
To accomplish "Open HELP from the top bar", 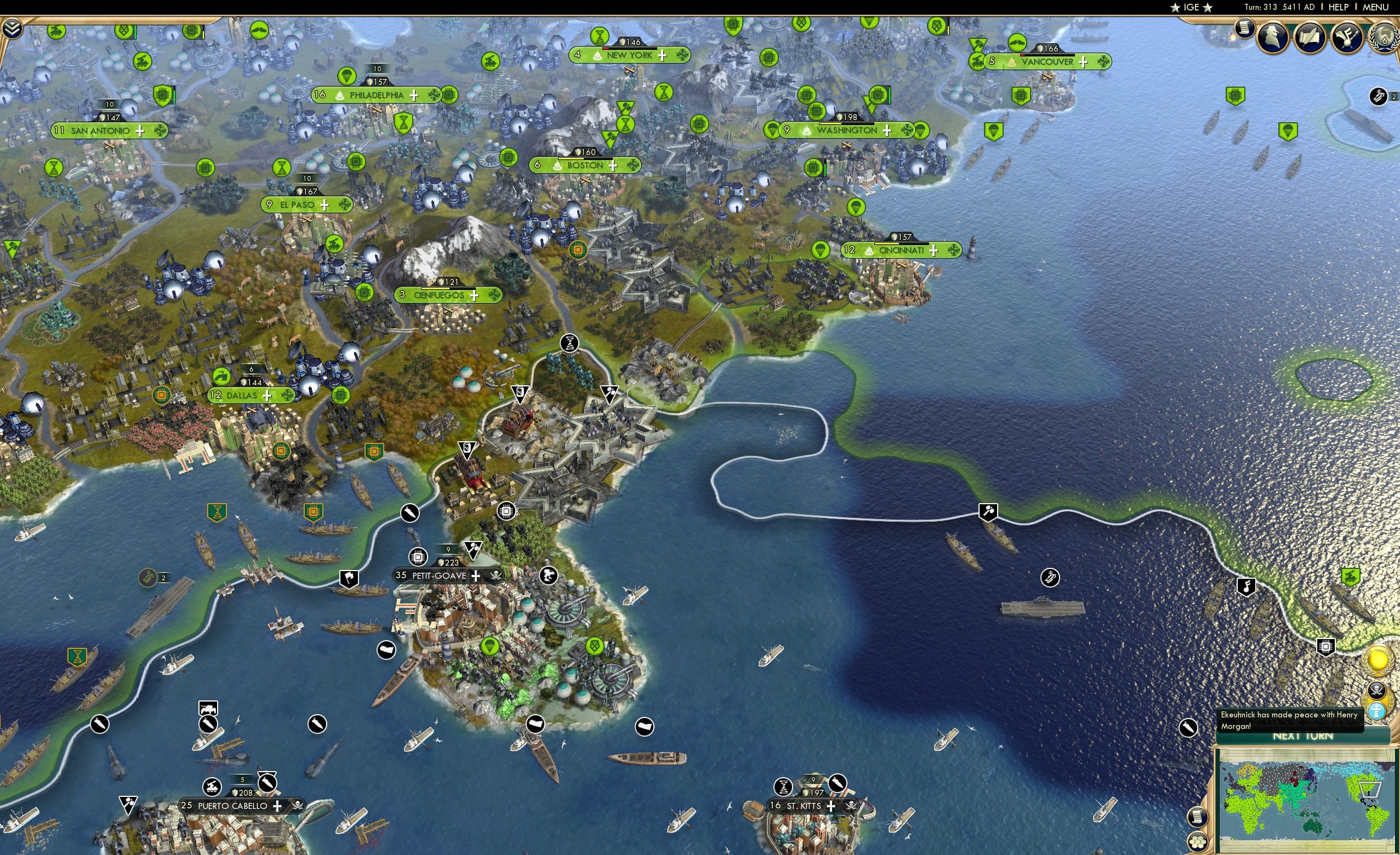I will click(1339, 7).
